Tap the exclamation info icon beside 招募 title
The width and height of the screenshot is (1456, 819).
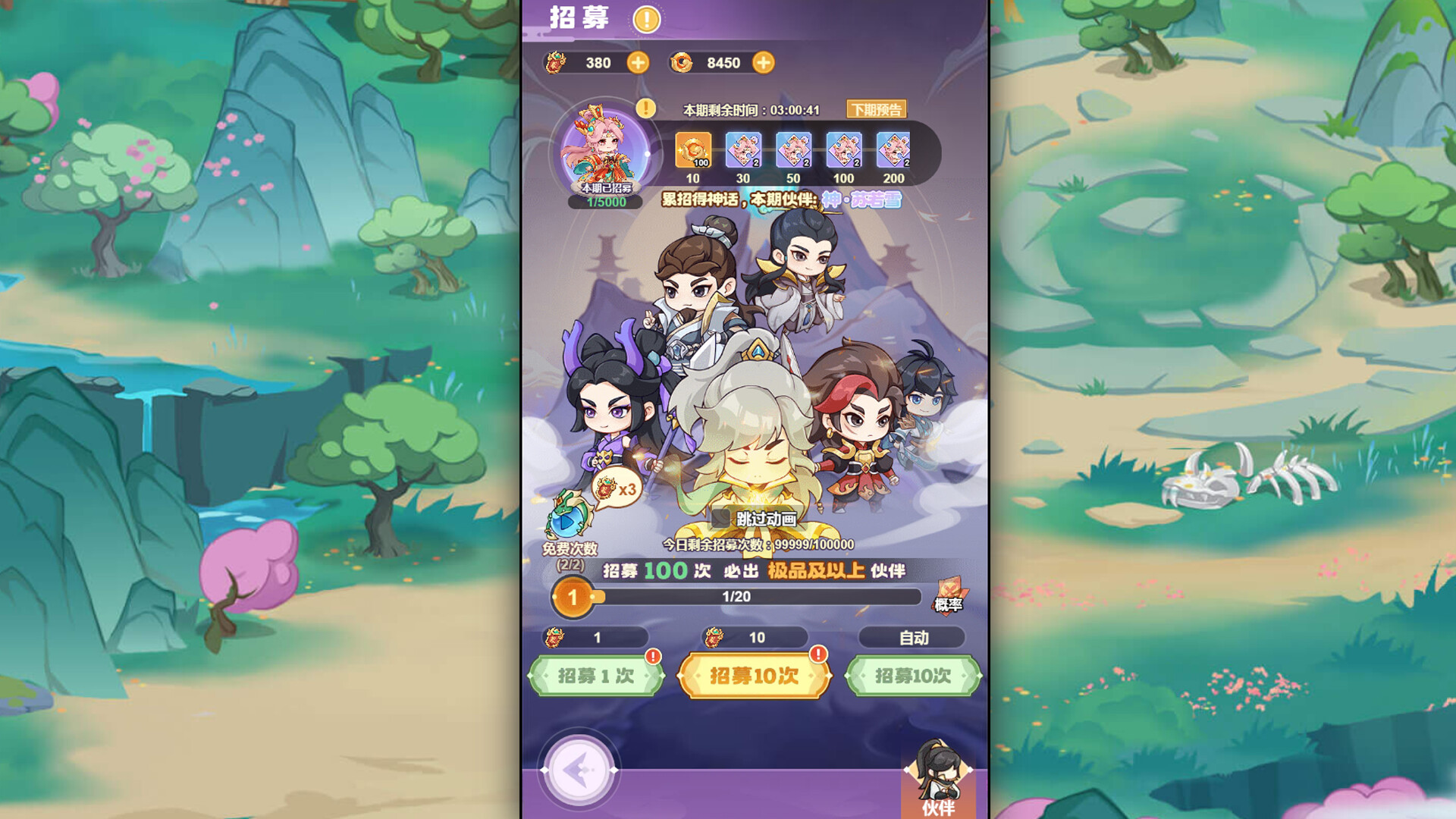click(x=645, y=20)
